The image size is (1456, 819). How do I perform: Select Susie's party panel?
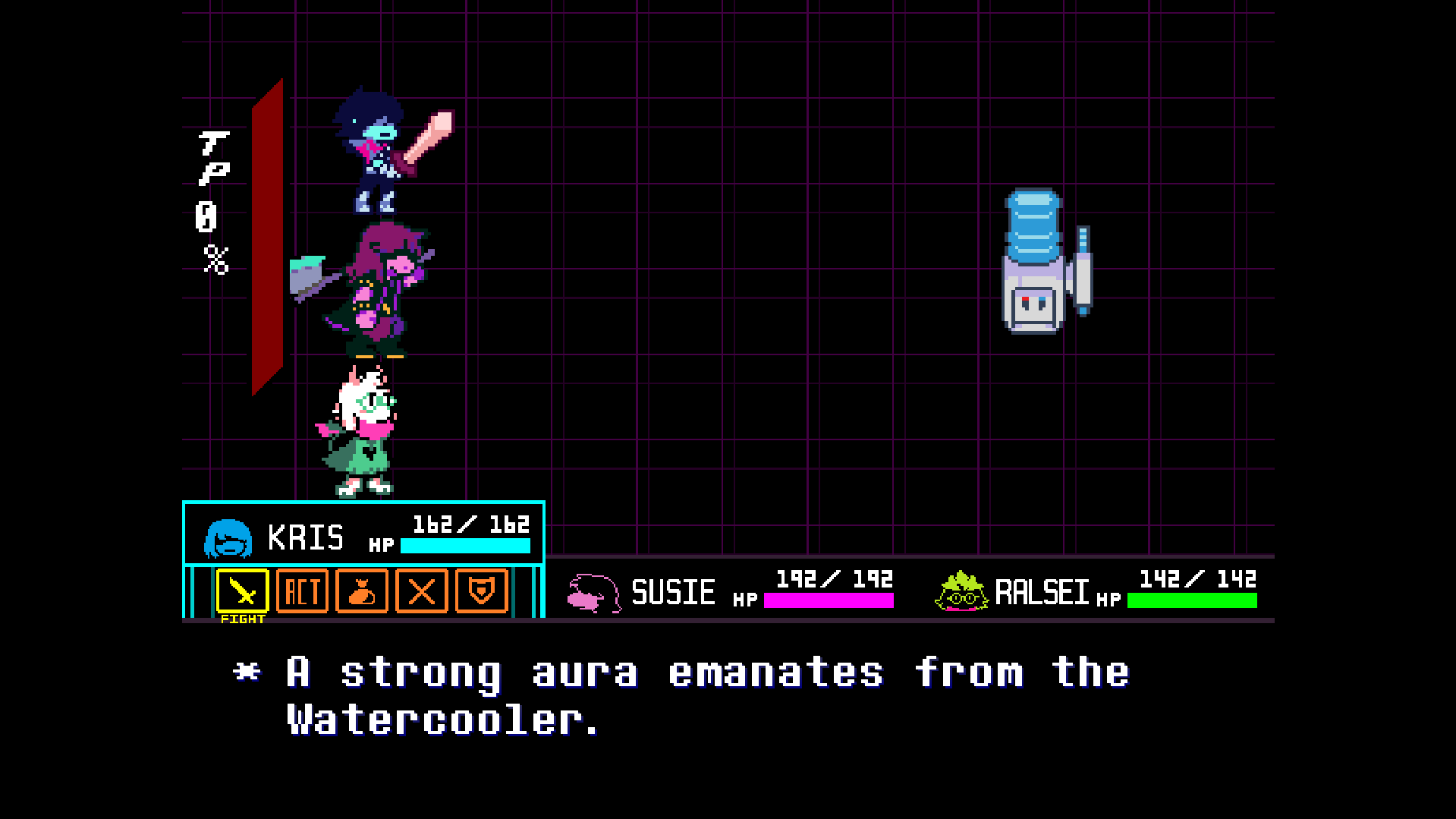coord(728,591)
